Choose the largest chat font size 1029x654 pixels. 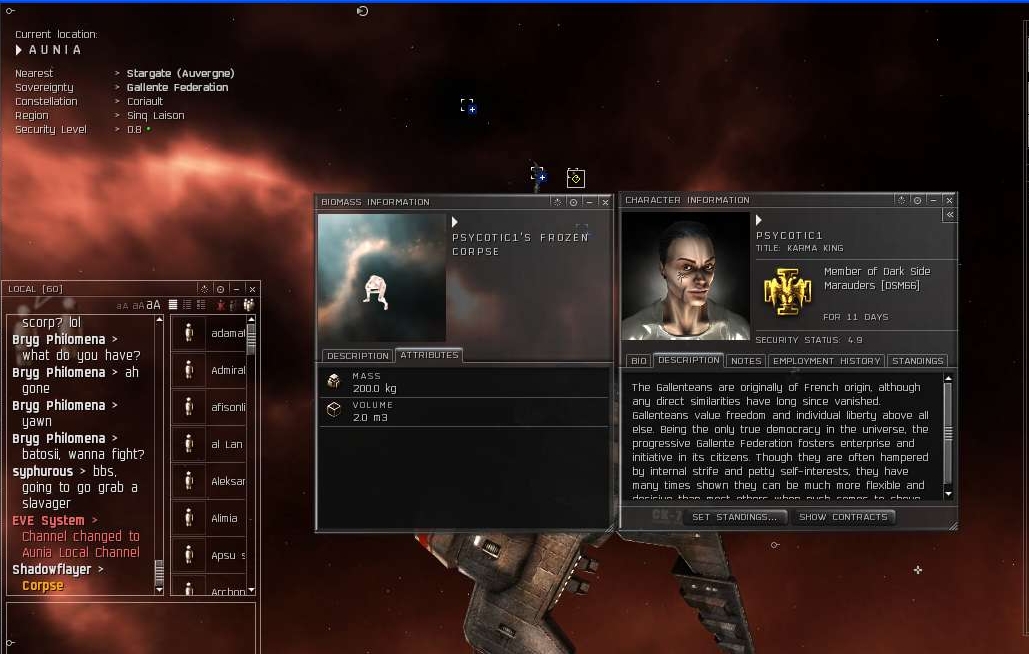[x=154, y=305]
